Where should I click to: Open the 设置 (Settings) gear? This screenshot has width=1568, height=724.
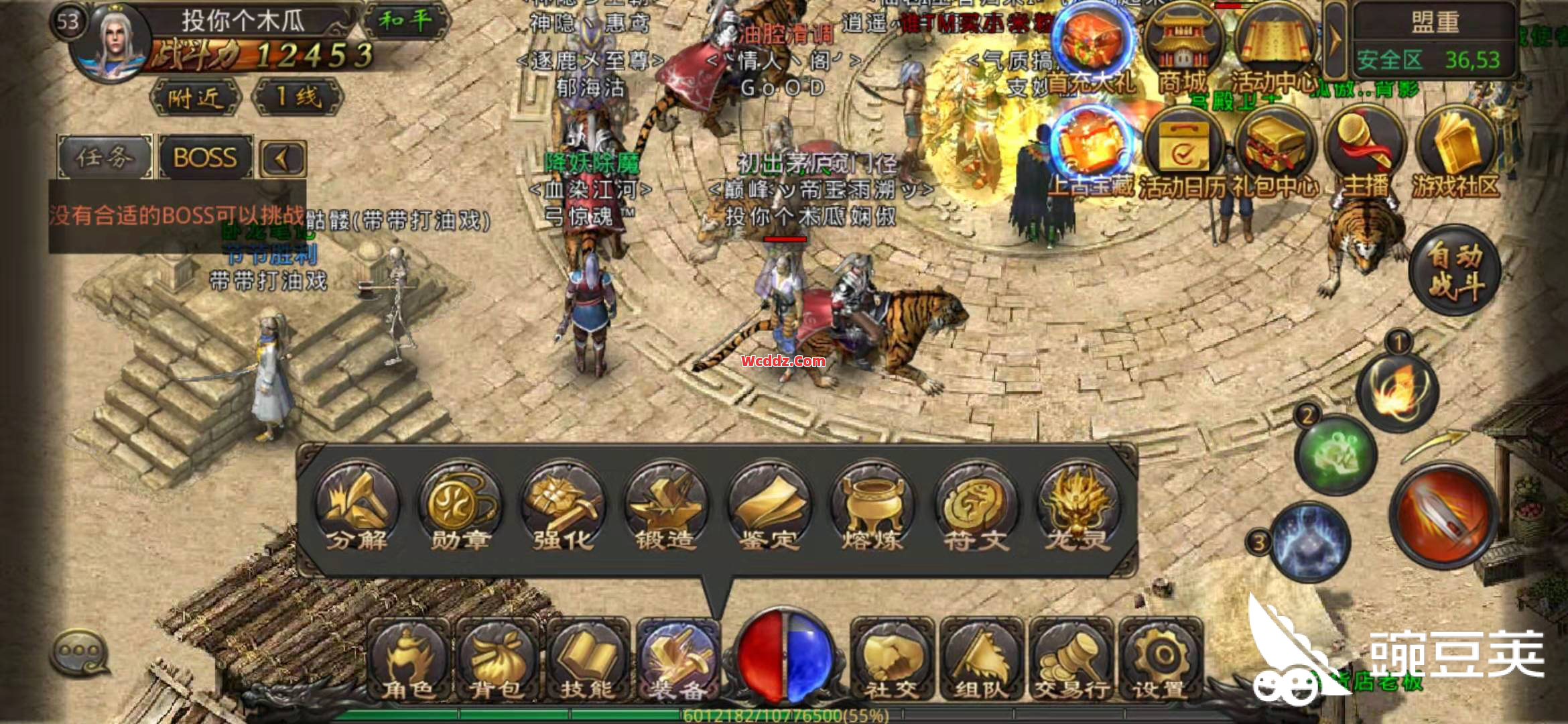point(1160,660)
